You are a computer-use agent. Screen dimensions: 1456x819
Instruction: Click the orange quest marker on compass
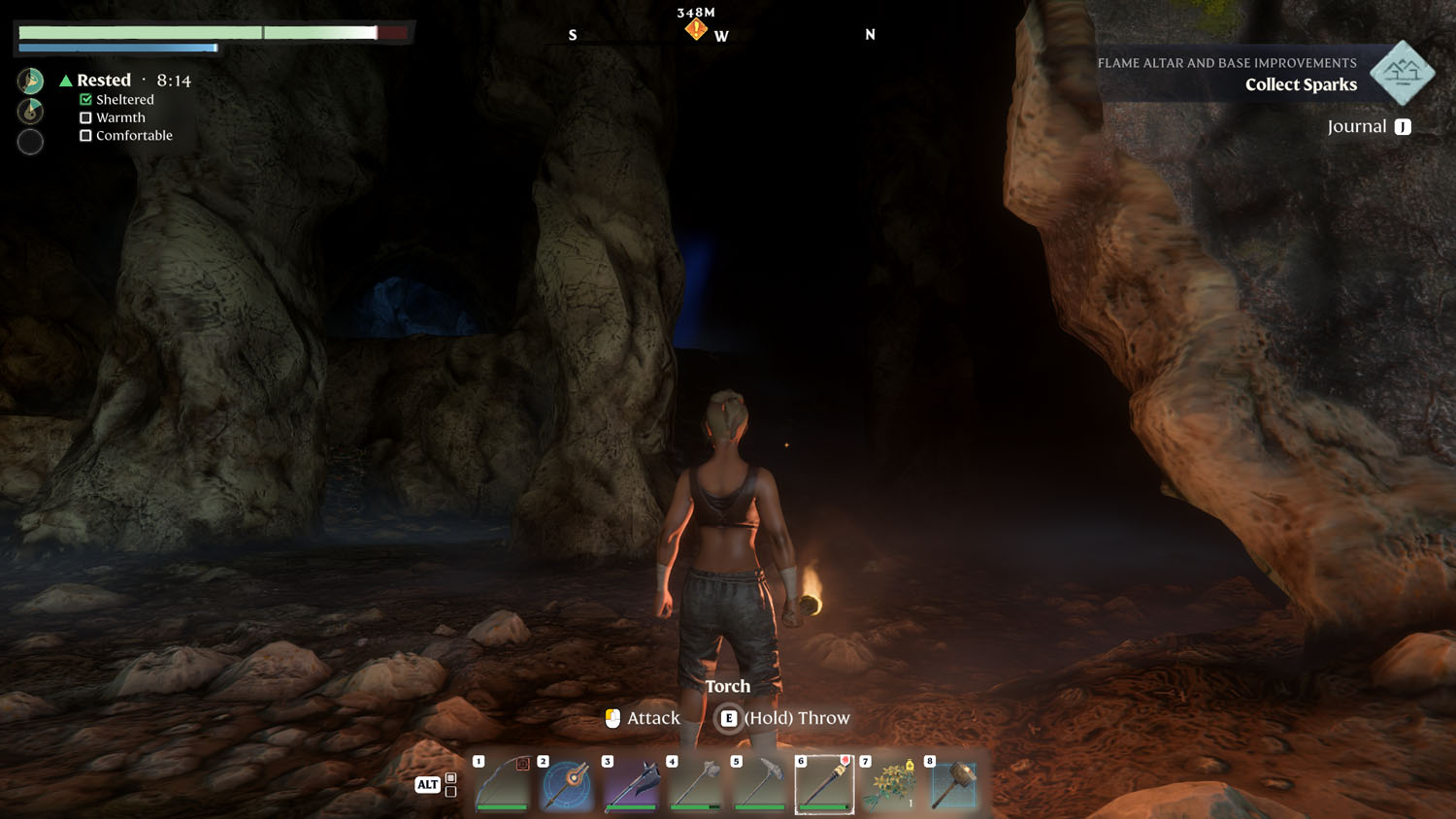(696, 30)
